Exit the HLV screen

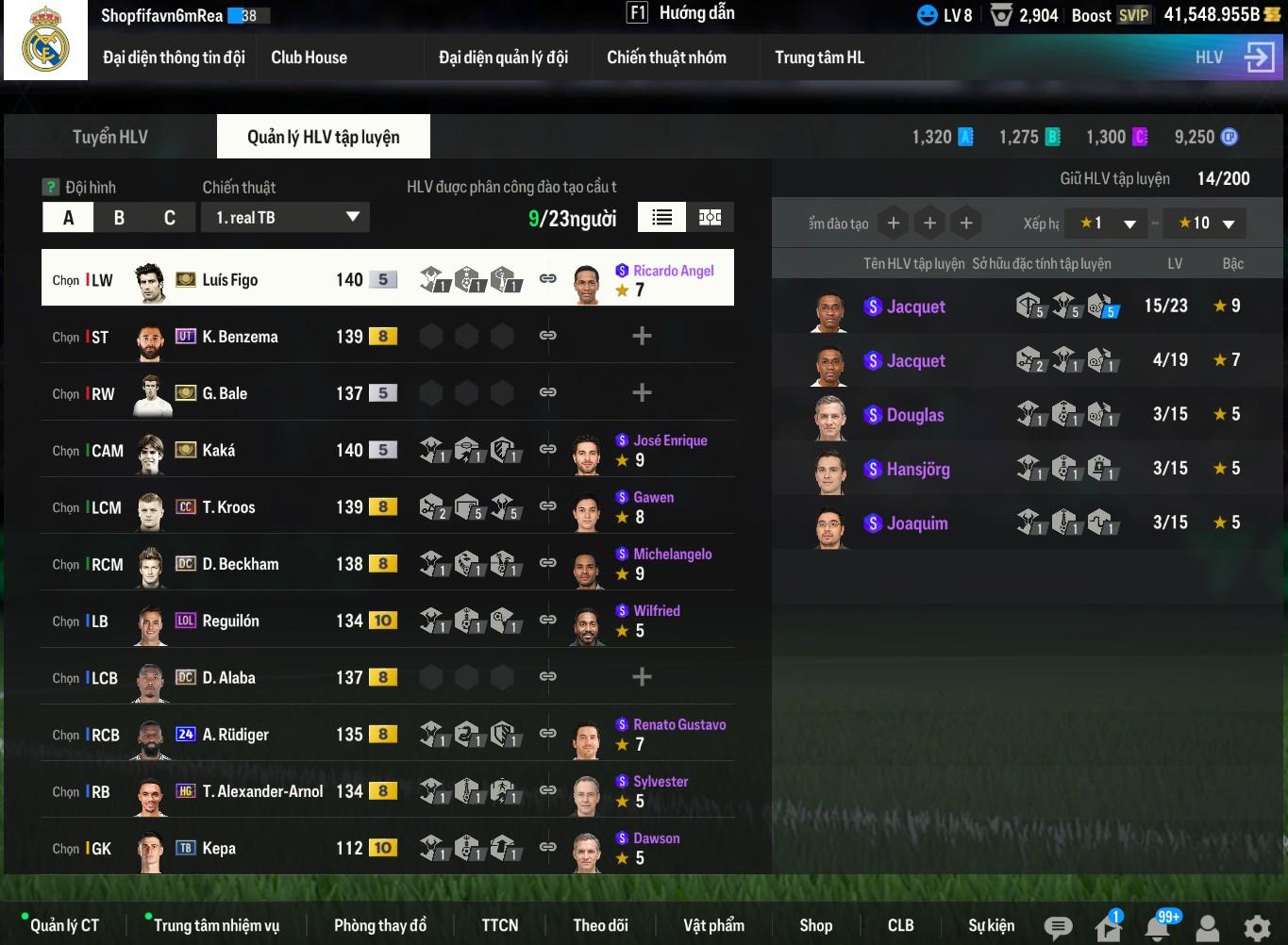pos(1259,58)
